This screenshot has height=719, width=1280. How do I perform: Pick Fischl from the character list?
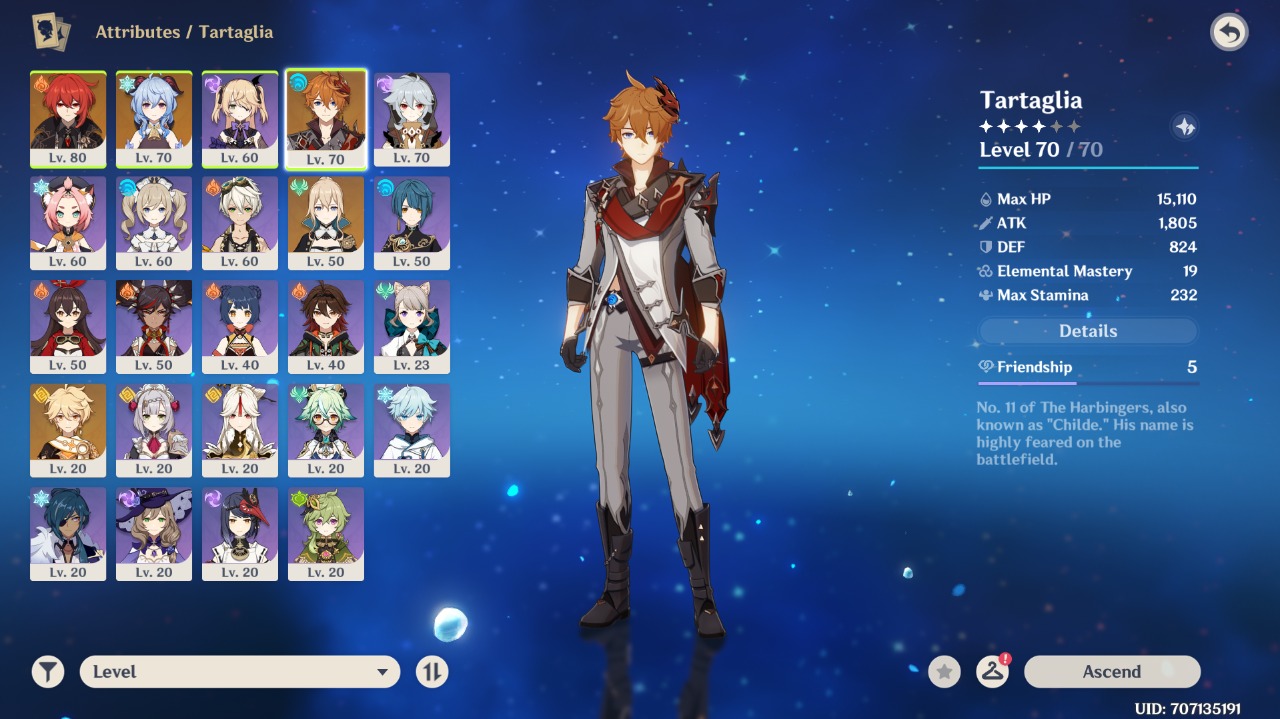pyautogui.click(x=240, y=119)
